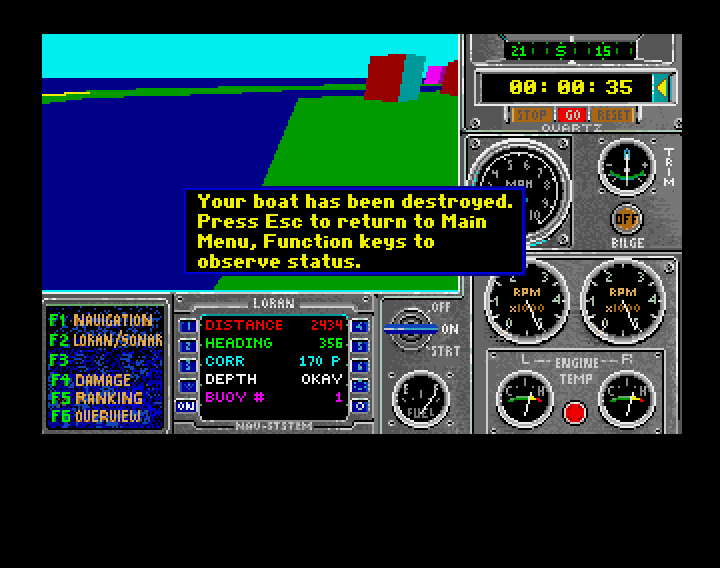Open the Navigation view entry
This screenshot has height=568, width=720.
(x=104, y=321)
